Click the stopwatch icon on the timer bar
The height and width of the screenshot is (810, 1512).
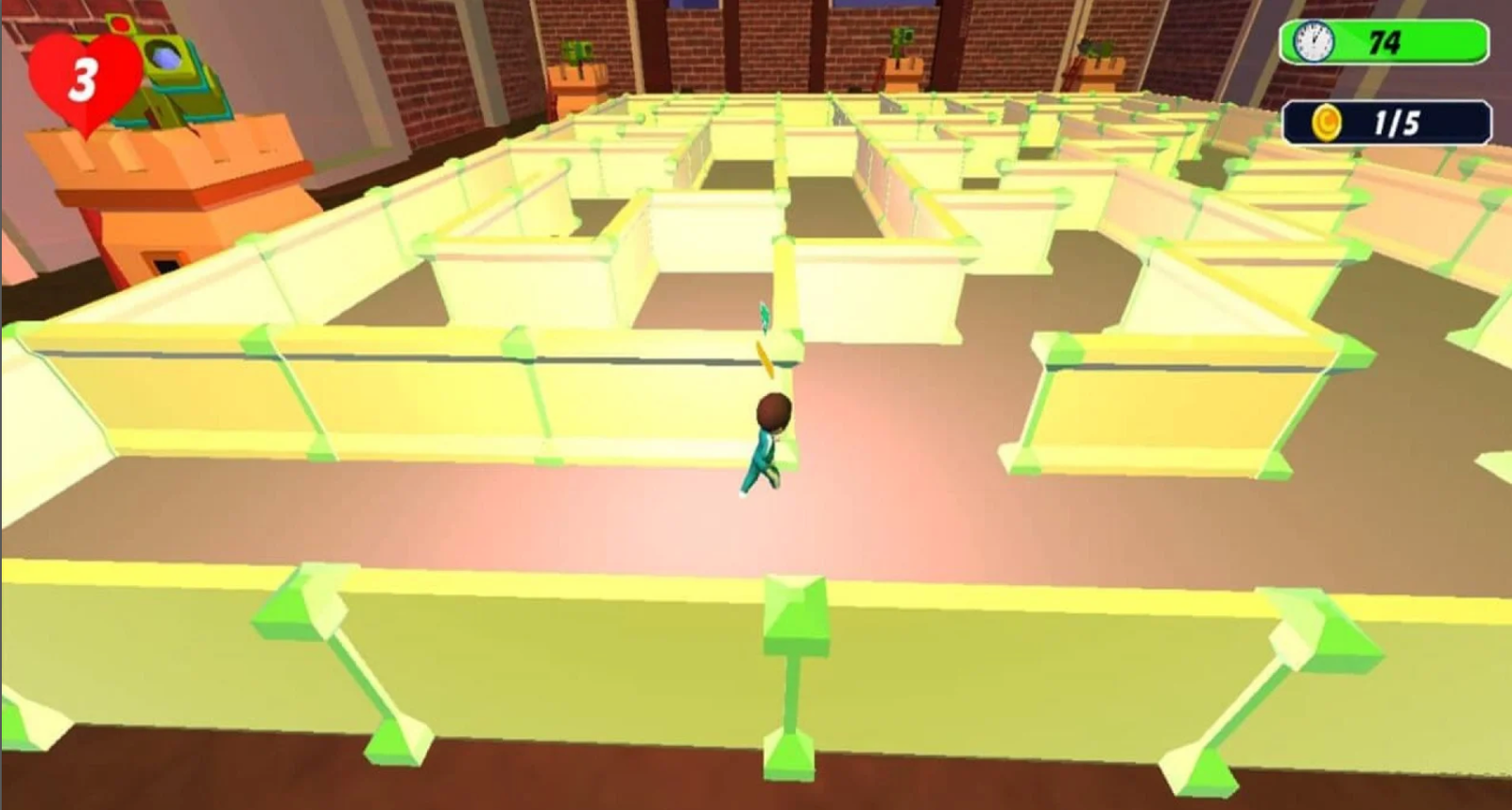(1313, 42)
